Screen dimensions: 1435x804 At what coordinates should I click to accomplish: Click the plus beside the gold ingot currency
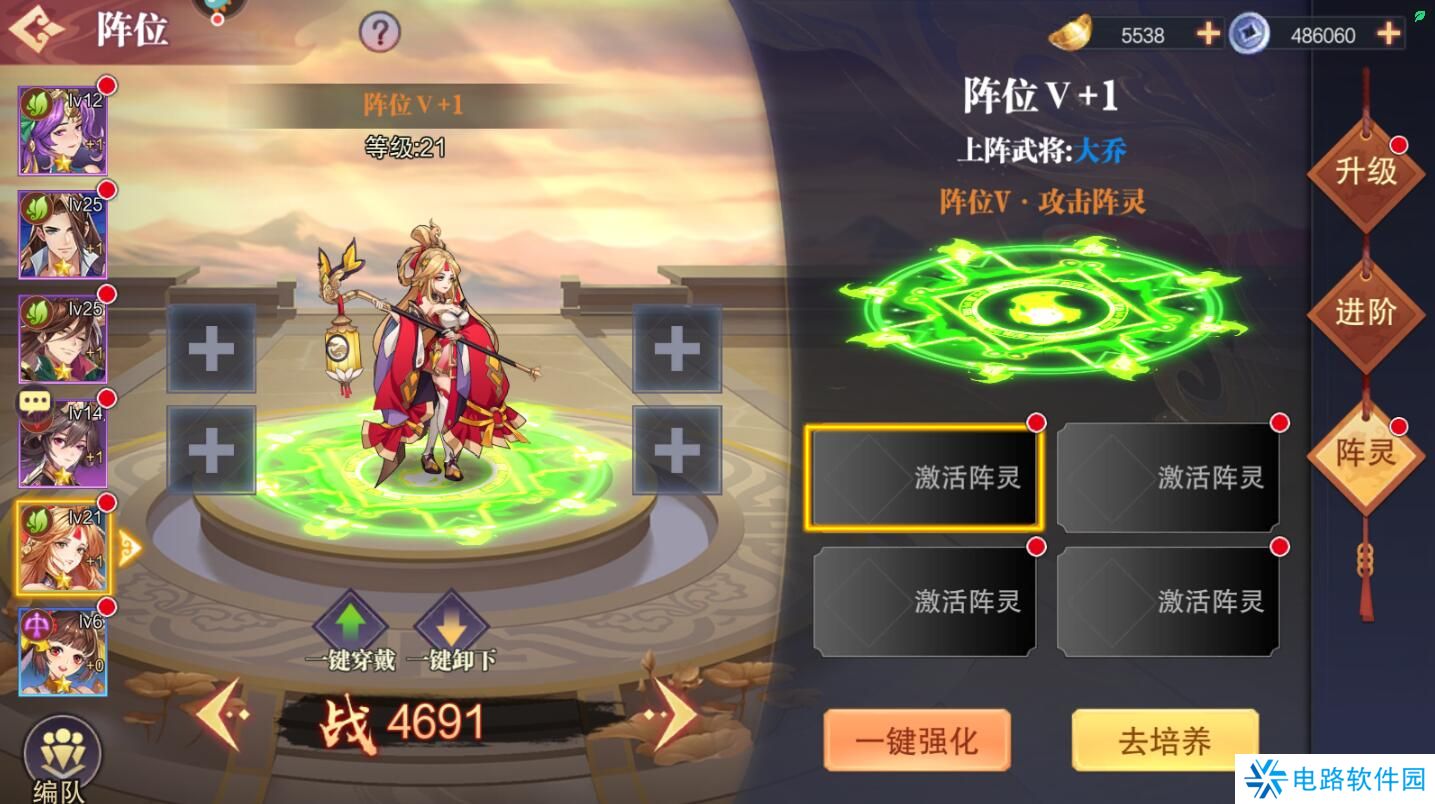tap(1206, 33)
